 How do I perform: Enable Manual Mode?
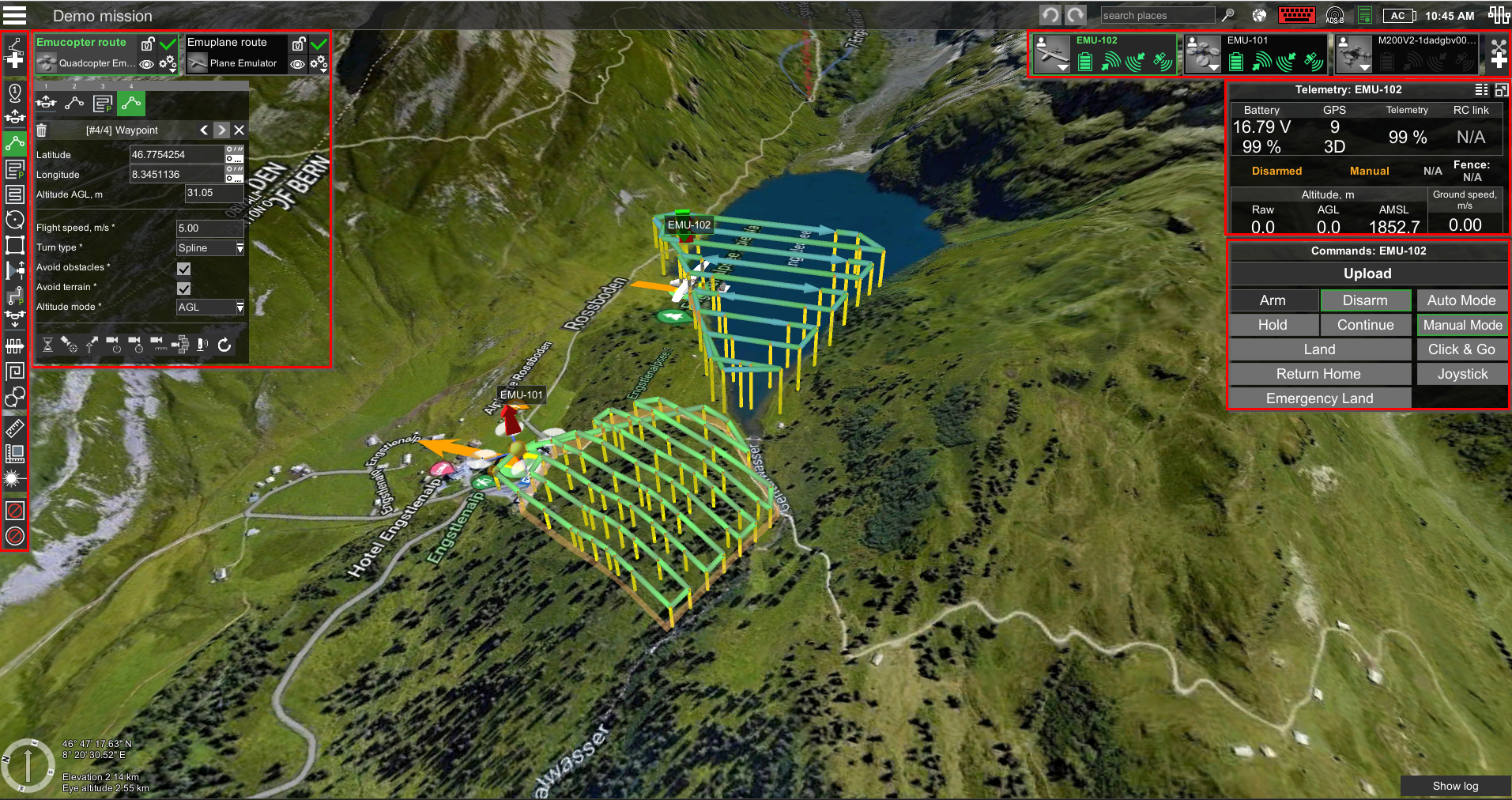click(x=1462, y=325)
